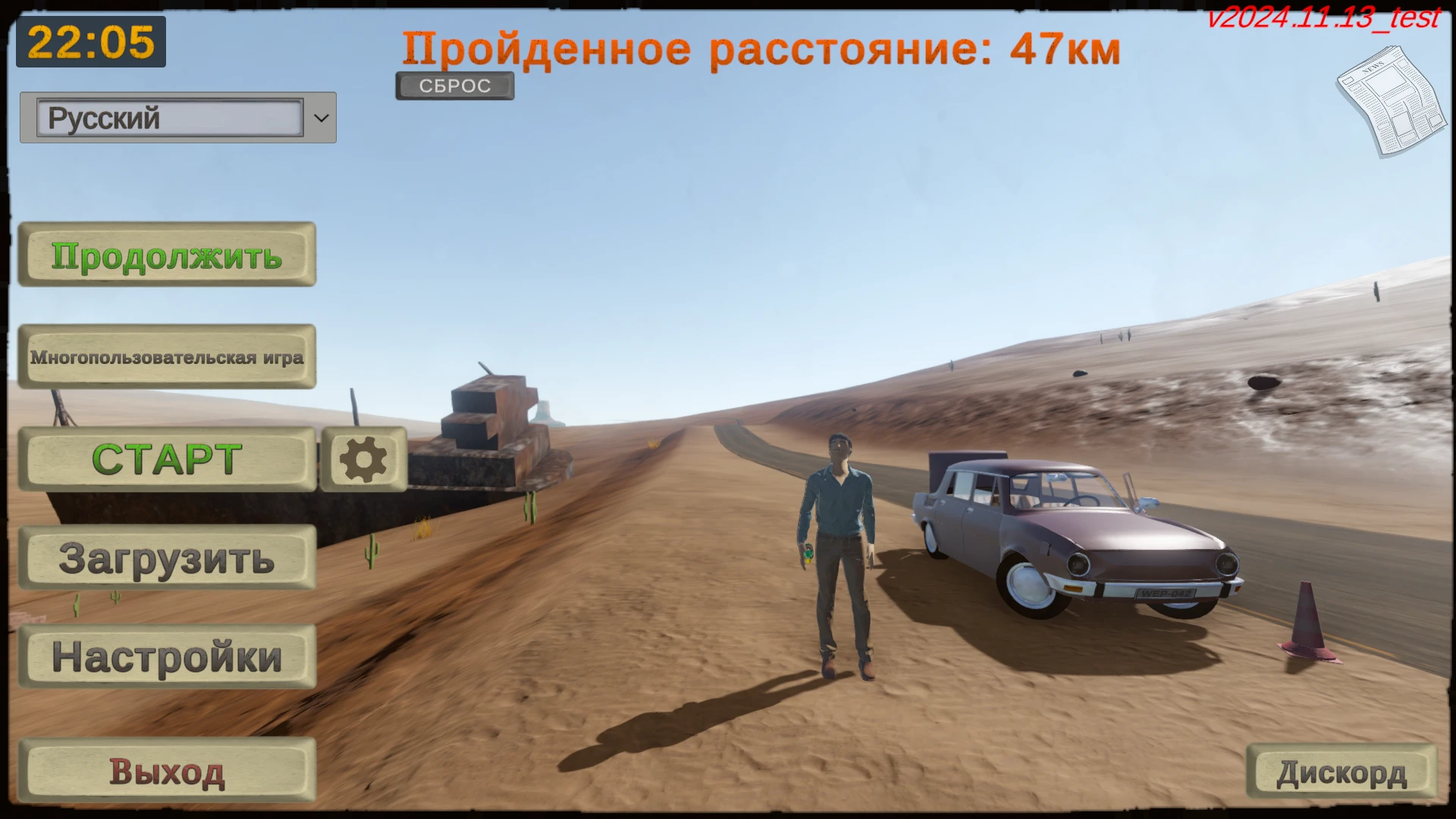1456x819 pixels.
Task: Open settings via the gear icon
Action: coord(363,457)
